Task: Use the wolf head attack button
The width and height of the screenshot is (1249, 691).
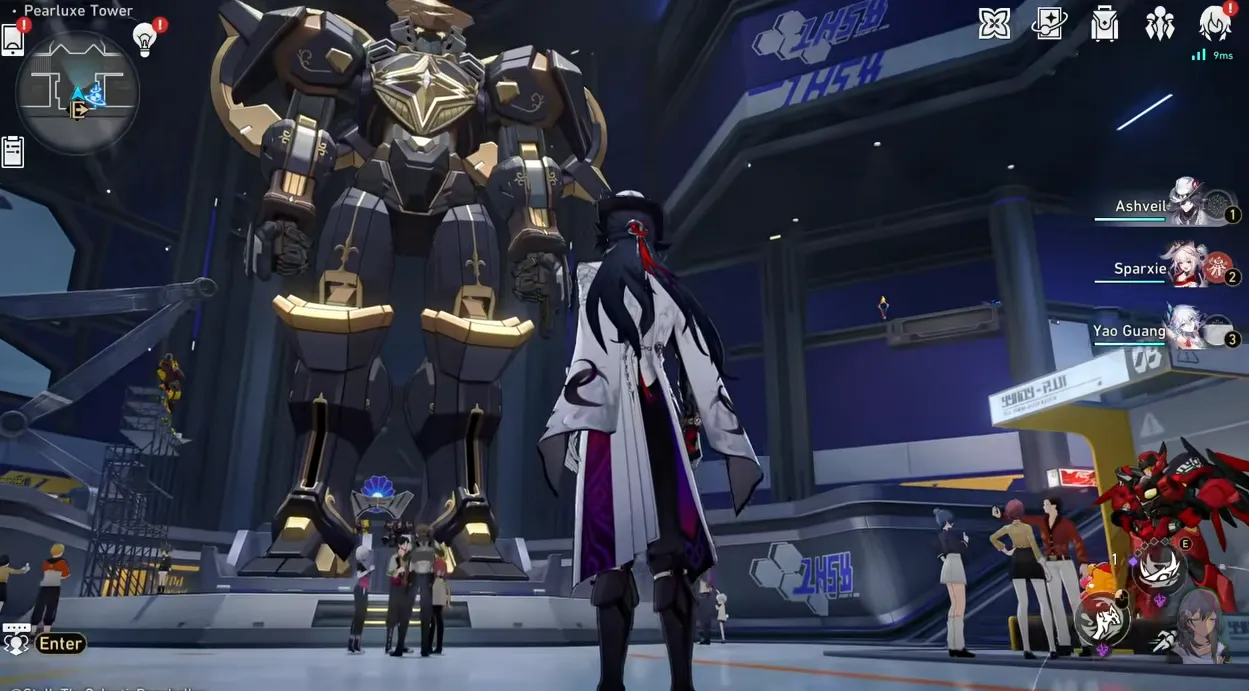Action: 1102,619
